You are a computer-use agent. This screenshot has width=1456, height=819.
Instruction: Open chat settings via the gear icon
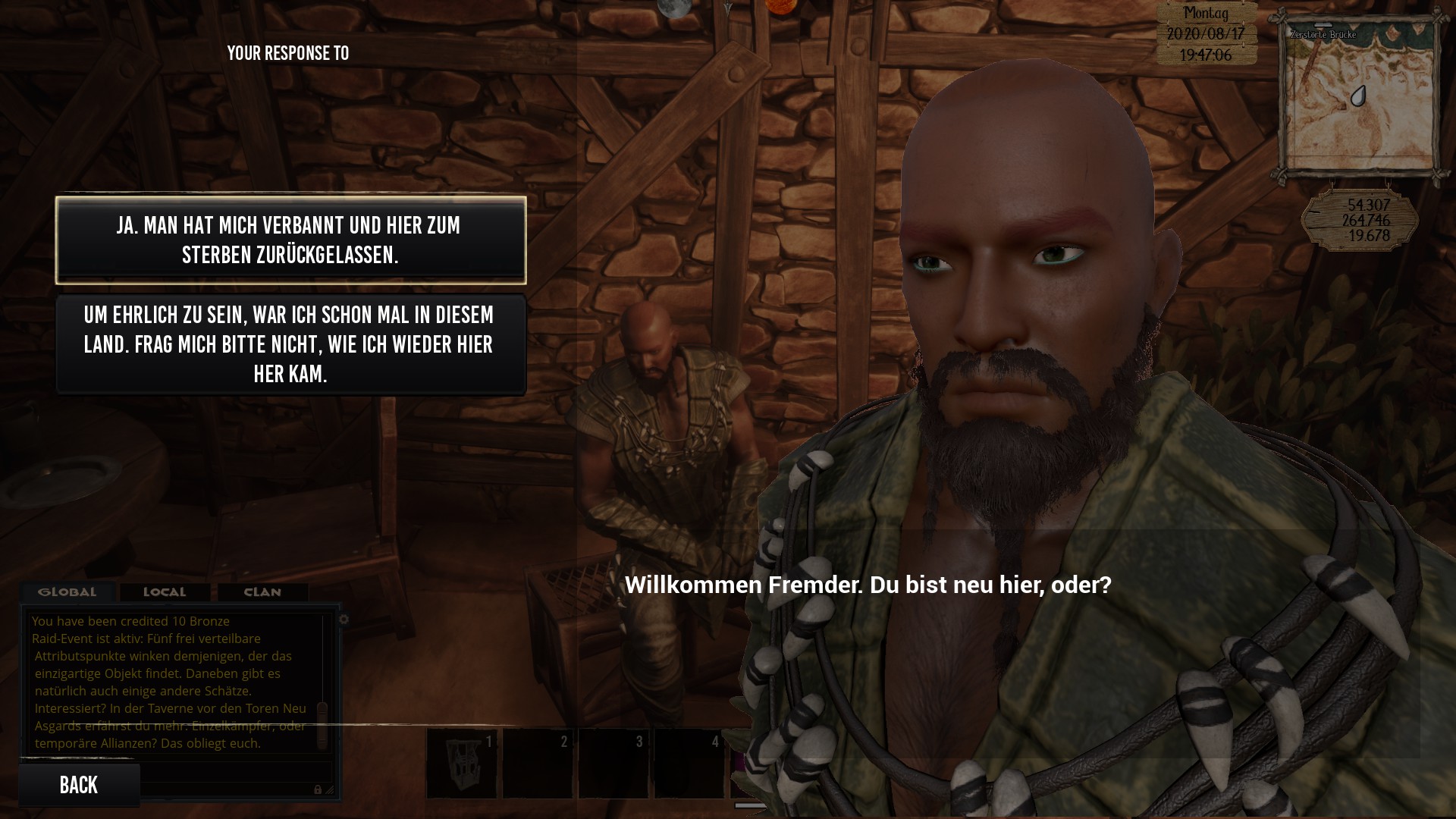point(344,620)
